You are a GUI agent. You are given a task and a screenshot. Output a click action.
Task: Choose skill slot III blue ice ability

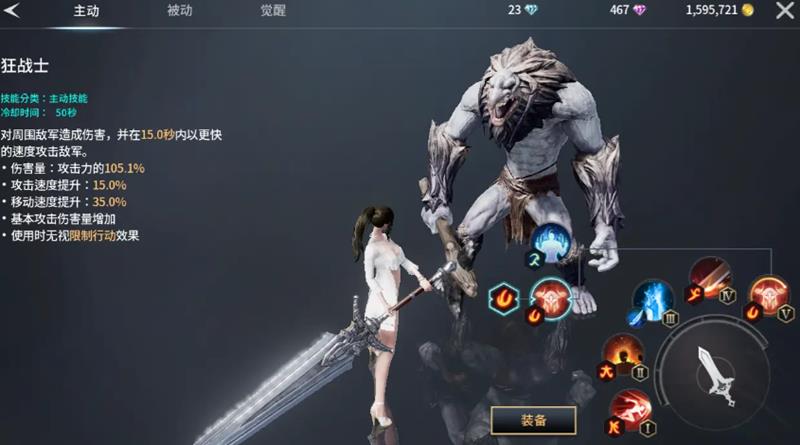(653, 300)
